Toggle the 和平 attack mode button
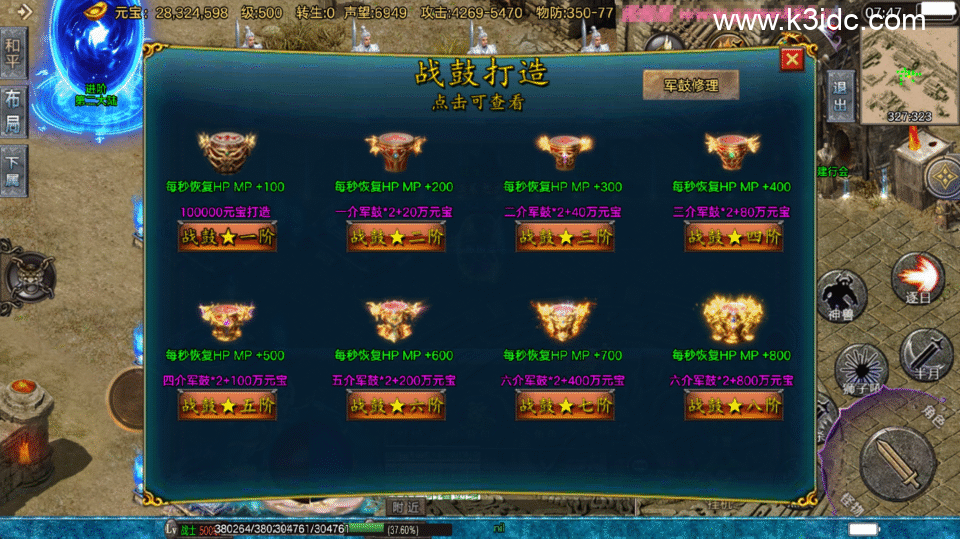The height and width of the screenshot is (539, 960). pyautogui.click(x=13, y=54)
